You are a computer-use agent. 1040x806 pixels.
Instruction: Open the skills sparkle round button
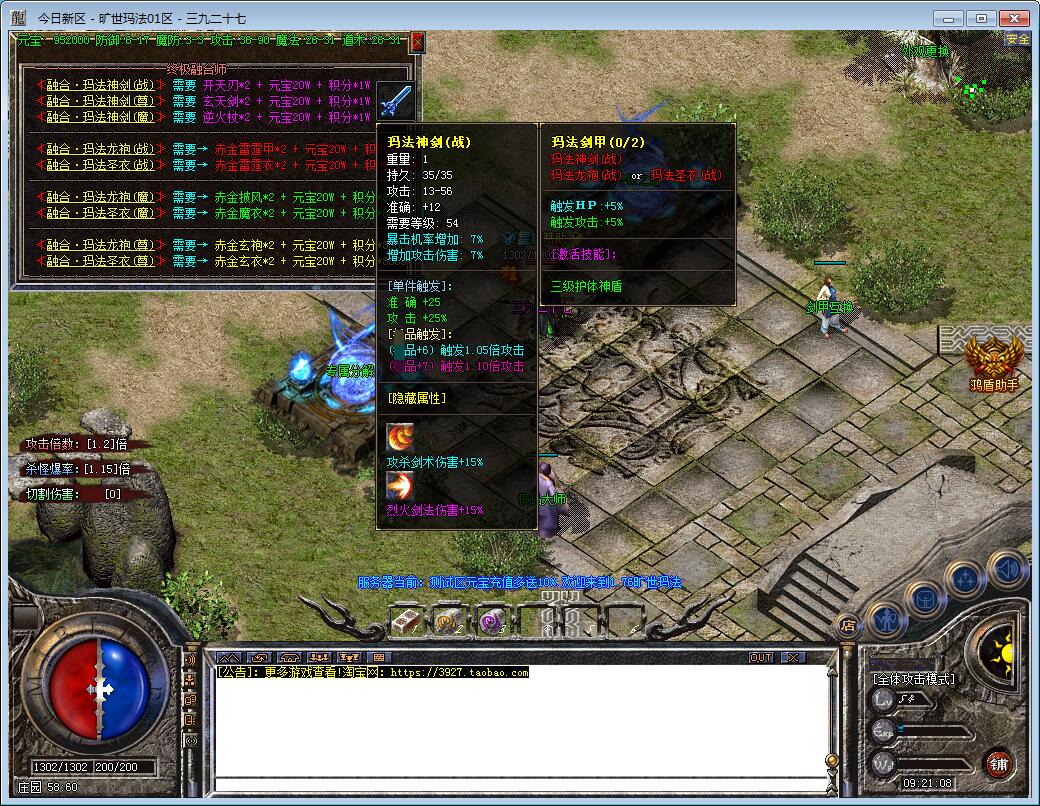[966, 579]
